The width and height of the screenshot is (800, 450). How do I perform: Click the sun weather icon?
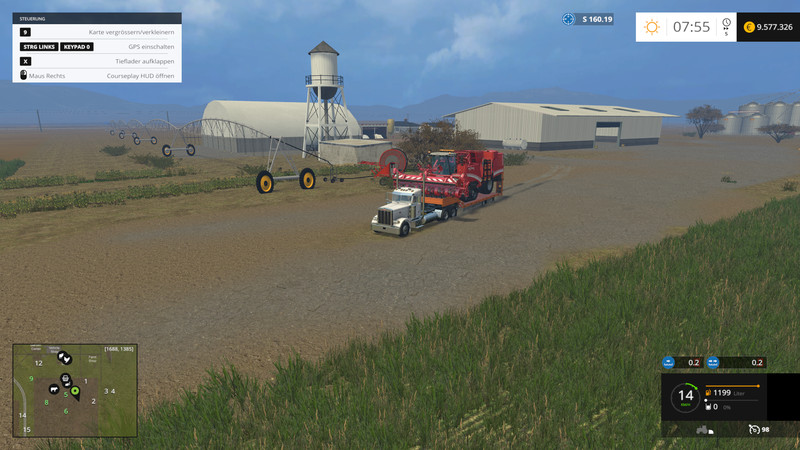[652, 27]
